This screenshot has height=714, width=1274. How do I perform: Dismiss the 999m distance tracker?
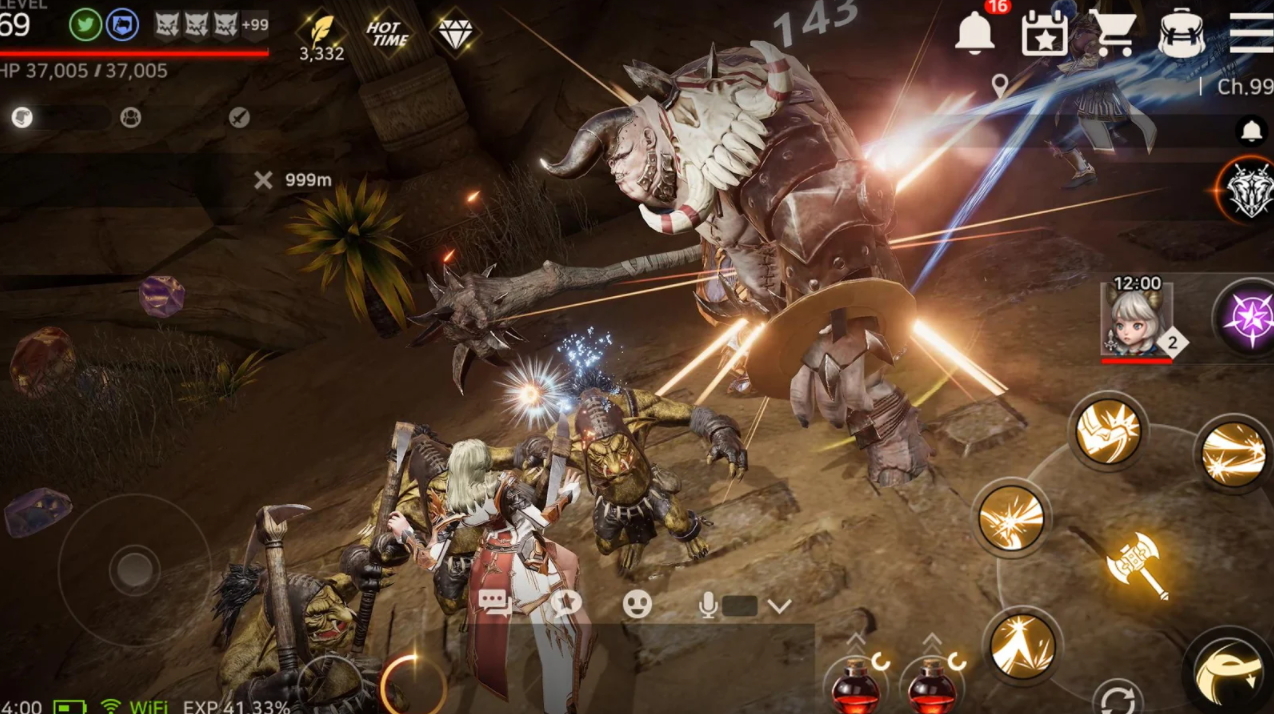click(263, 180)
